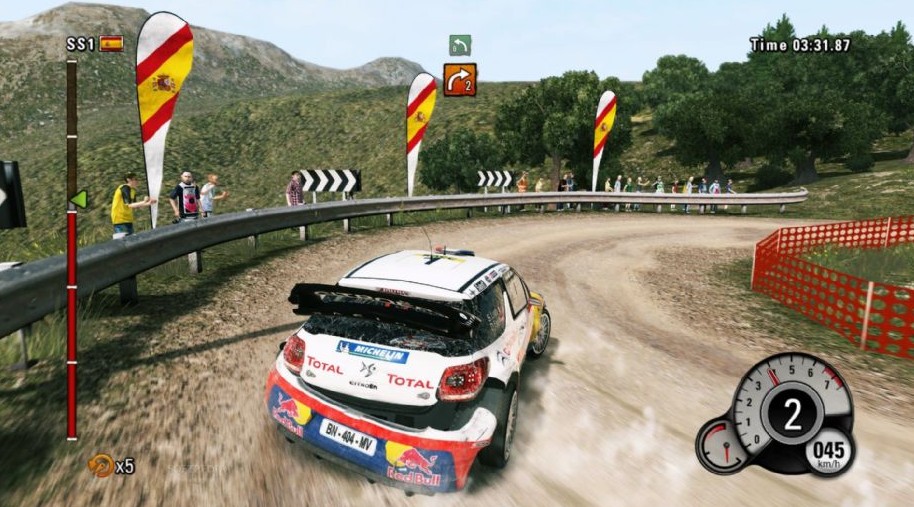914x507 pixels.
Task: Select the Spanish flag next to SS1
Action: 111,43
